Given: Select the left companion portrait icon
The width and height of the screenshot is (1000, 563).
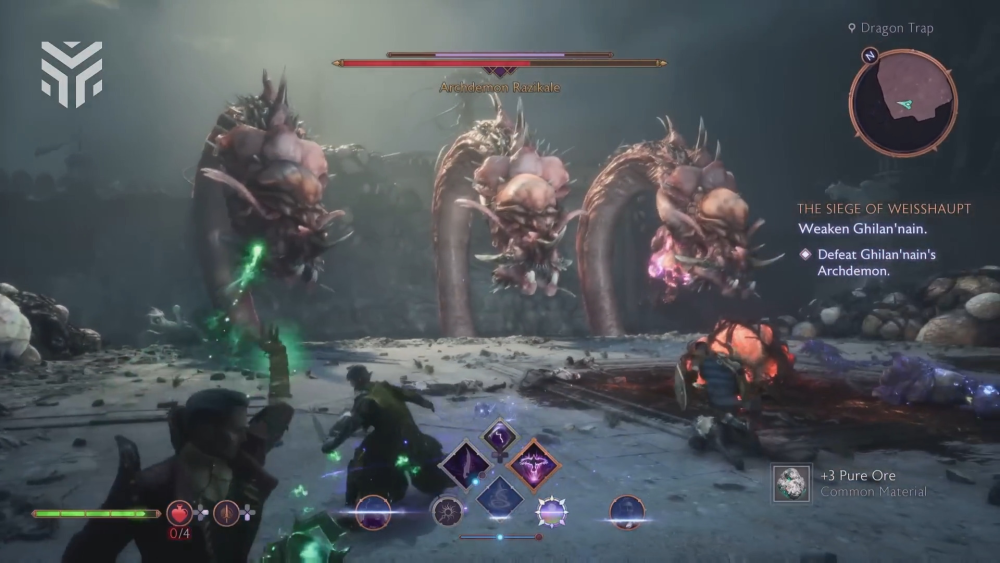Looking at the screenshot, I should [372, 512].
